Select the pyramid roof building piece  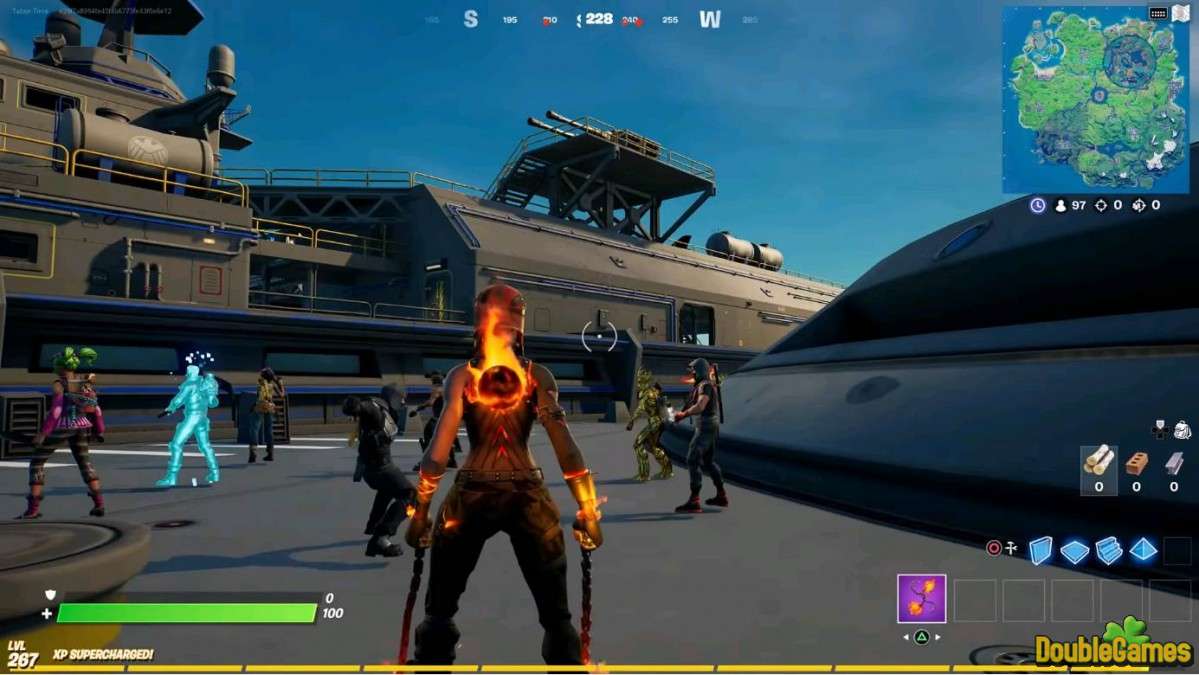click(1143, 550)
